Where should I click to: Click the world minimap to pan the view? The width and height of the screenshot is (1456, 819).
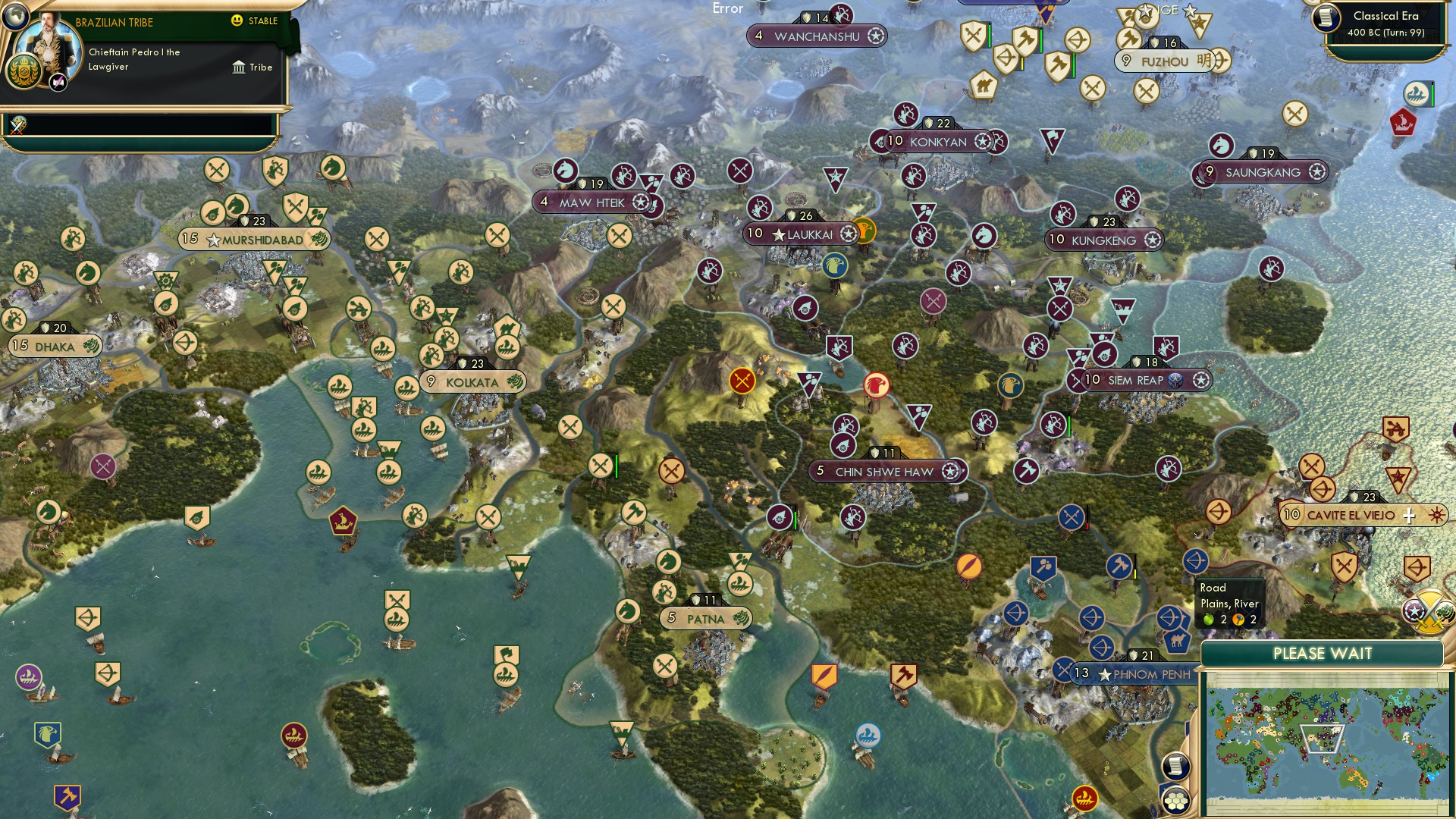1327,739
